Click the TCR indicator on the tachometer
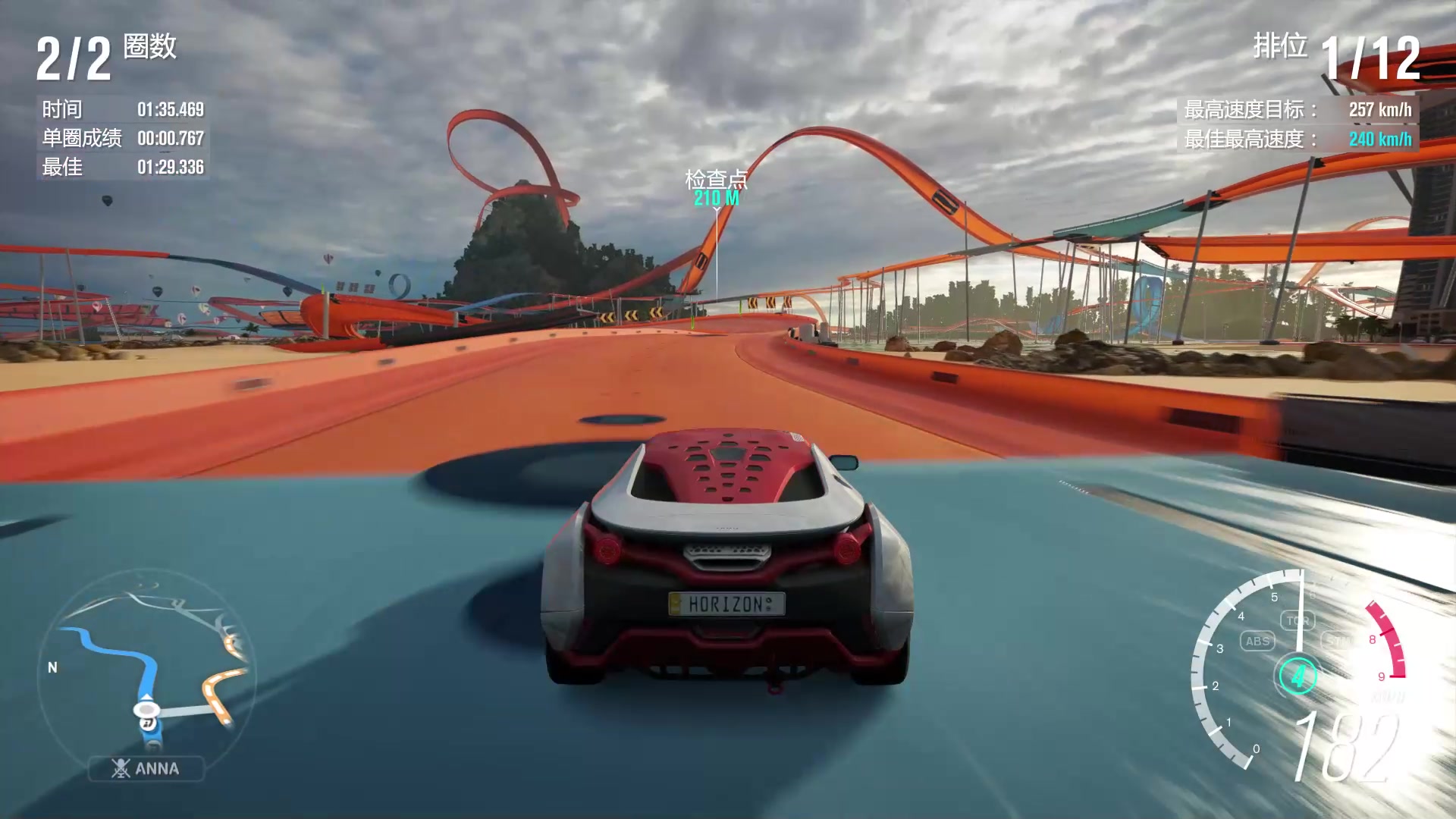Screen dimensions: 1456x819 coord(1298,620)
